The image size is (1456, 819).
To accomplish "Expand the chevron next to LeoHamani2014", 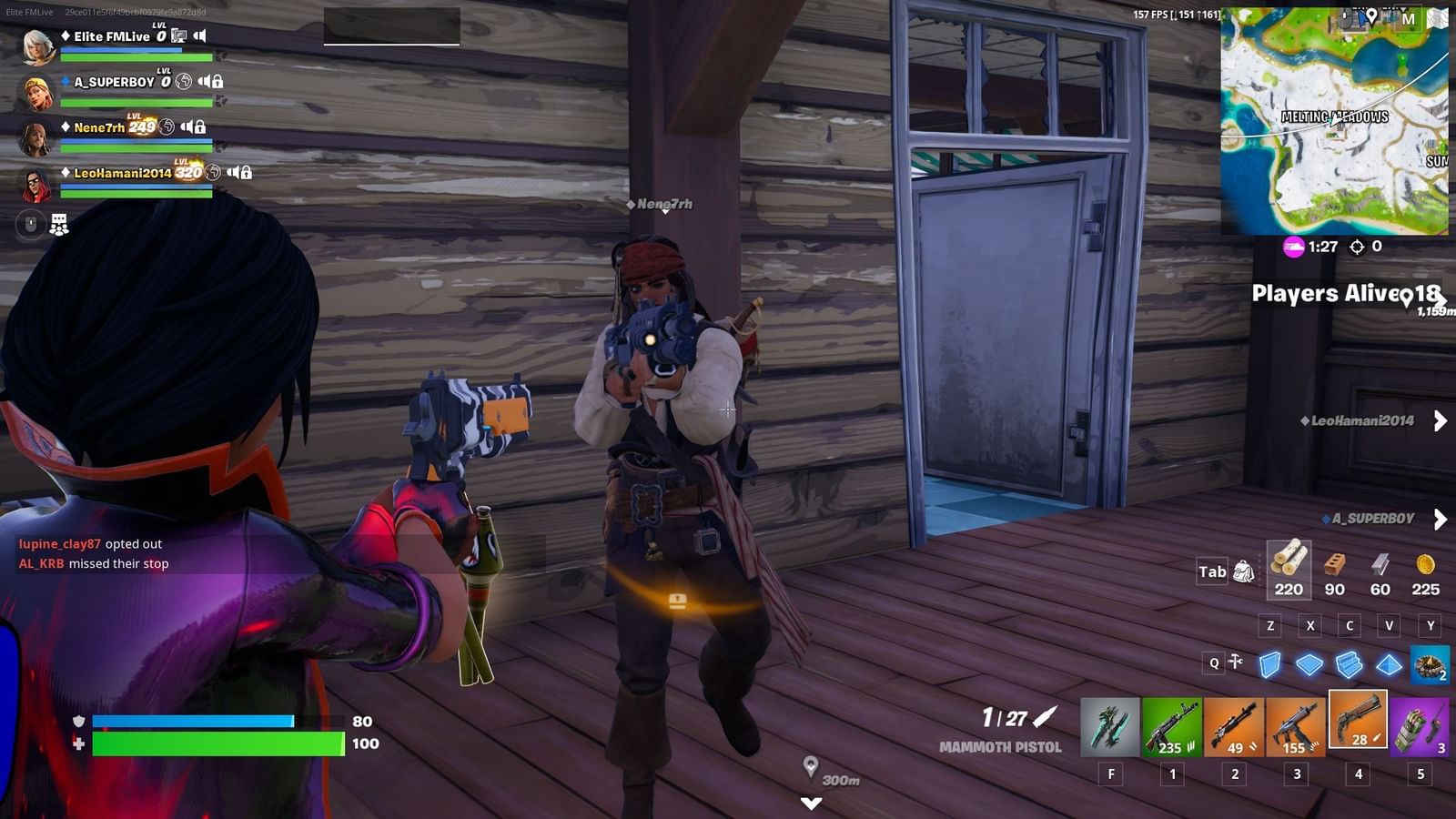I will click(1441, 421).
